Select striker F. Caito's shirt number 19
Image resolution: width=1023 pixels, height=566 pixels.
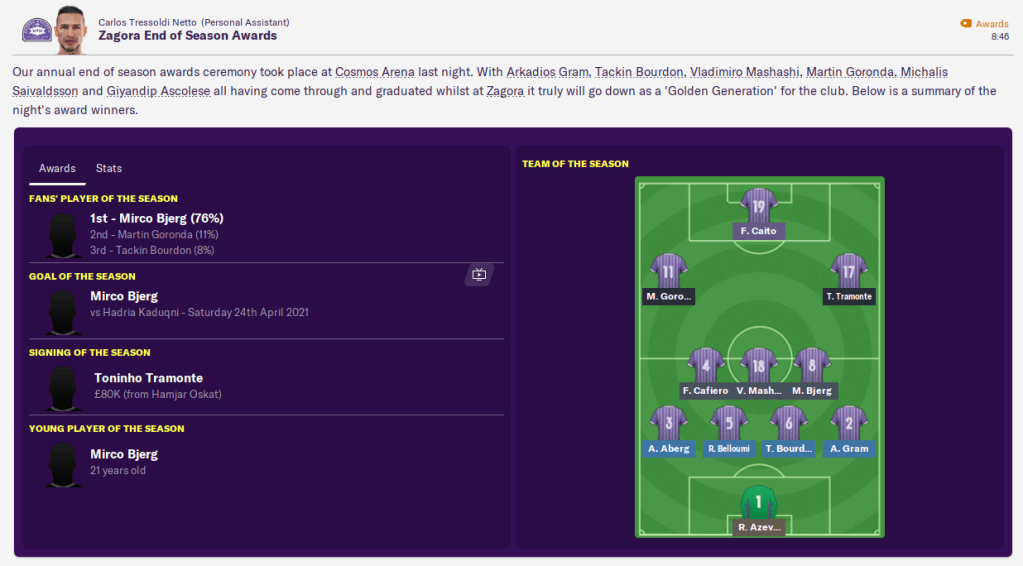759,207
